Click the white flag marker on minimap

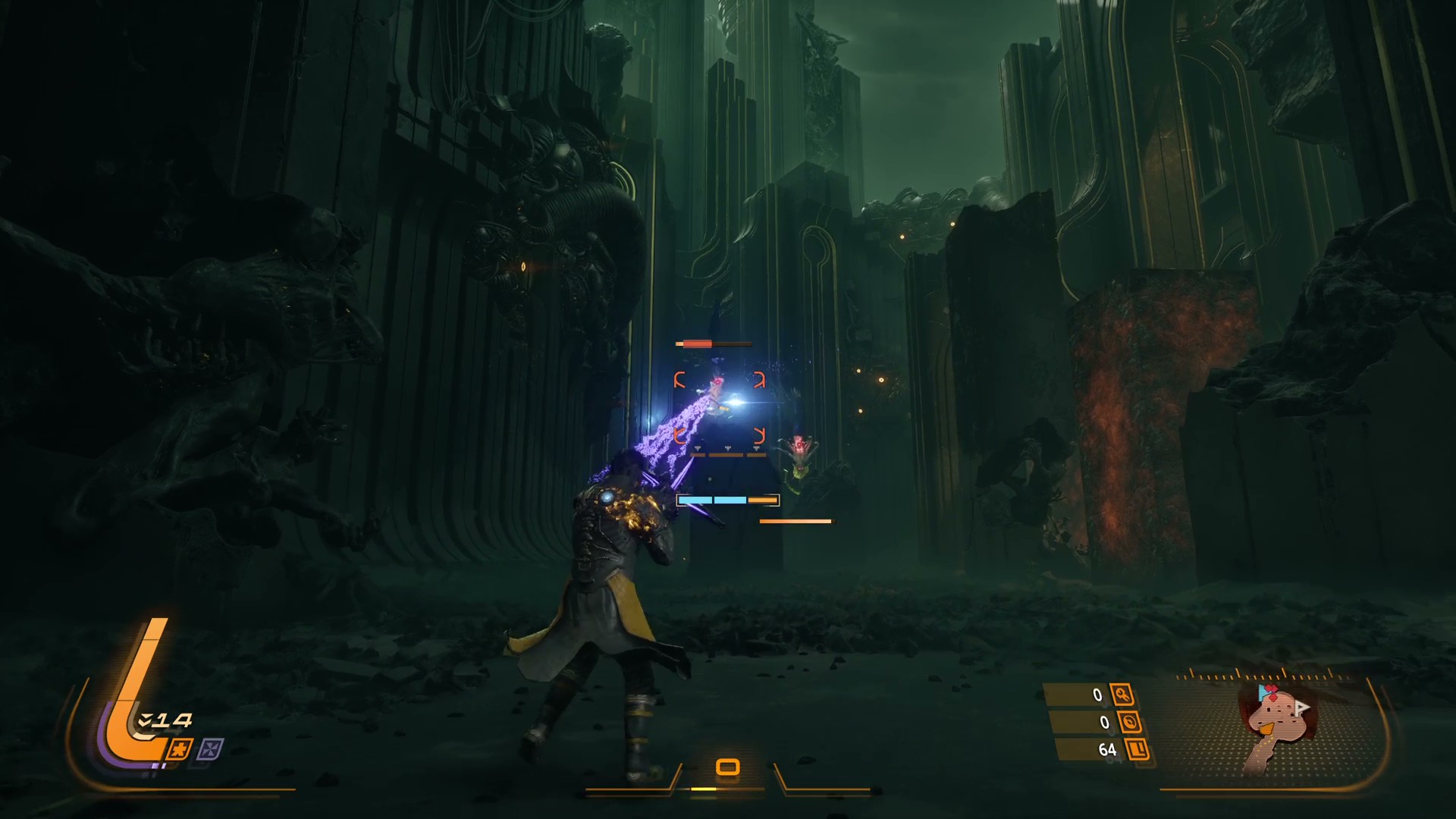pos(1302,708)
